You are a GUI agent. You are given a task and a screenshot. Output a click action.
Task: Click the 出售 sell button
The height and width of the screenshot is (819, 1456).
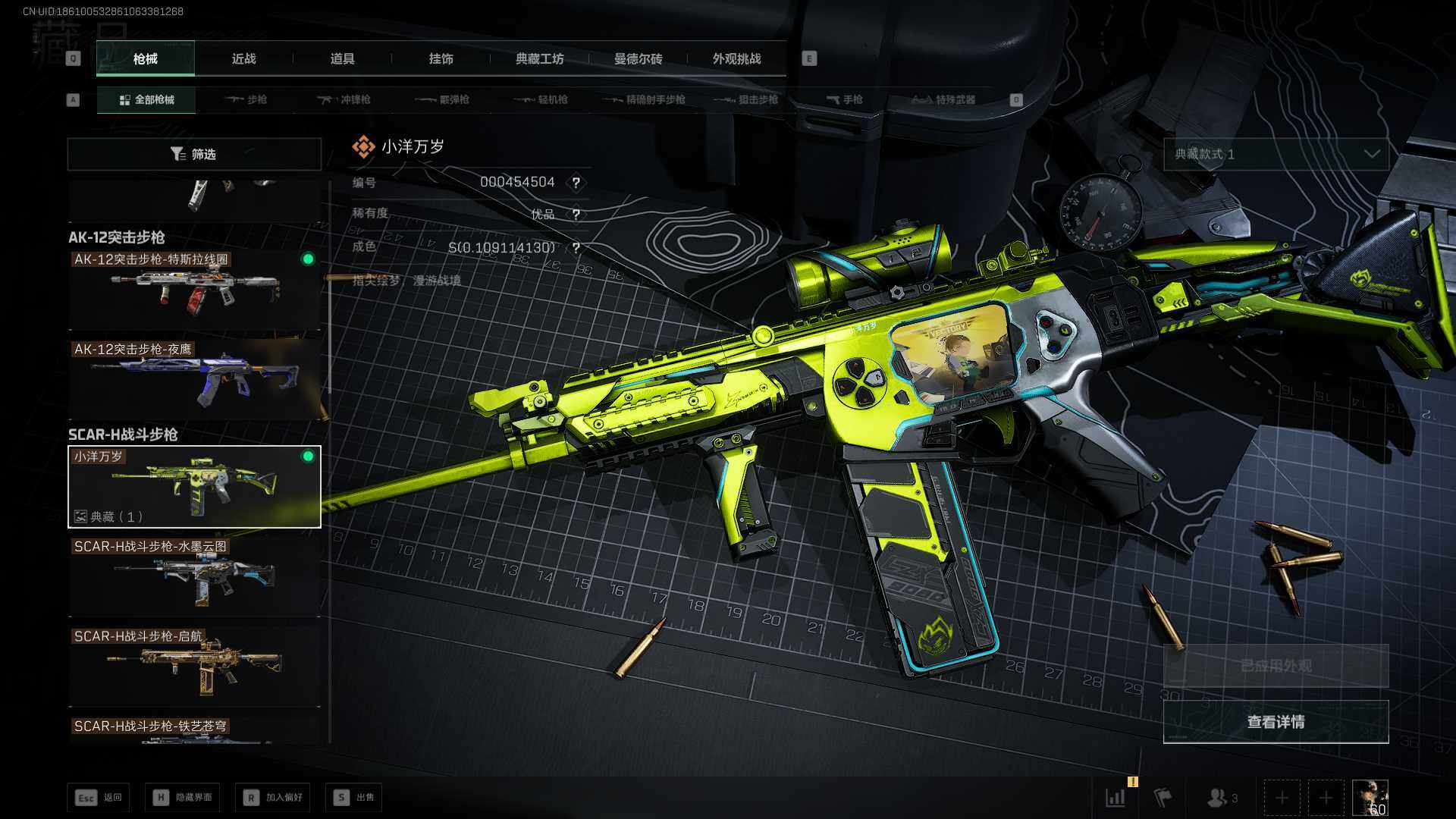click(354, 797)
